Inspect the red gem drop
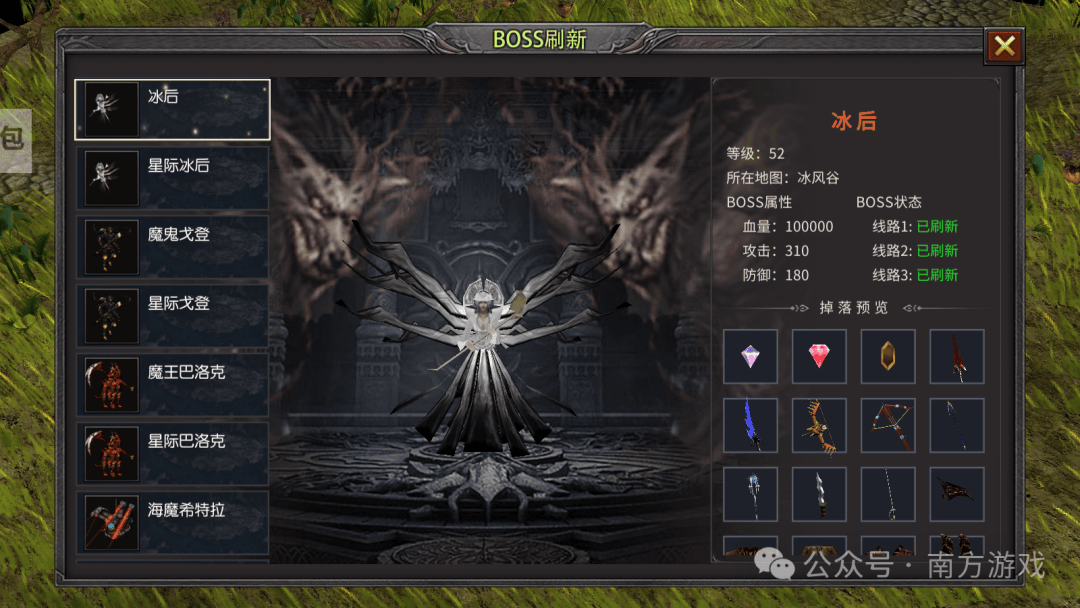 point(819,356)
